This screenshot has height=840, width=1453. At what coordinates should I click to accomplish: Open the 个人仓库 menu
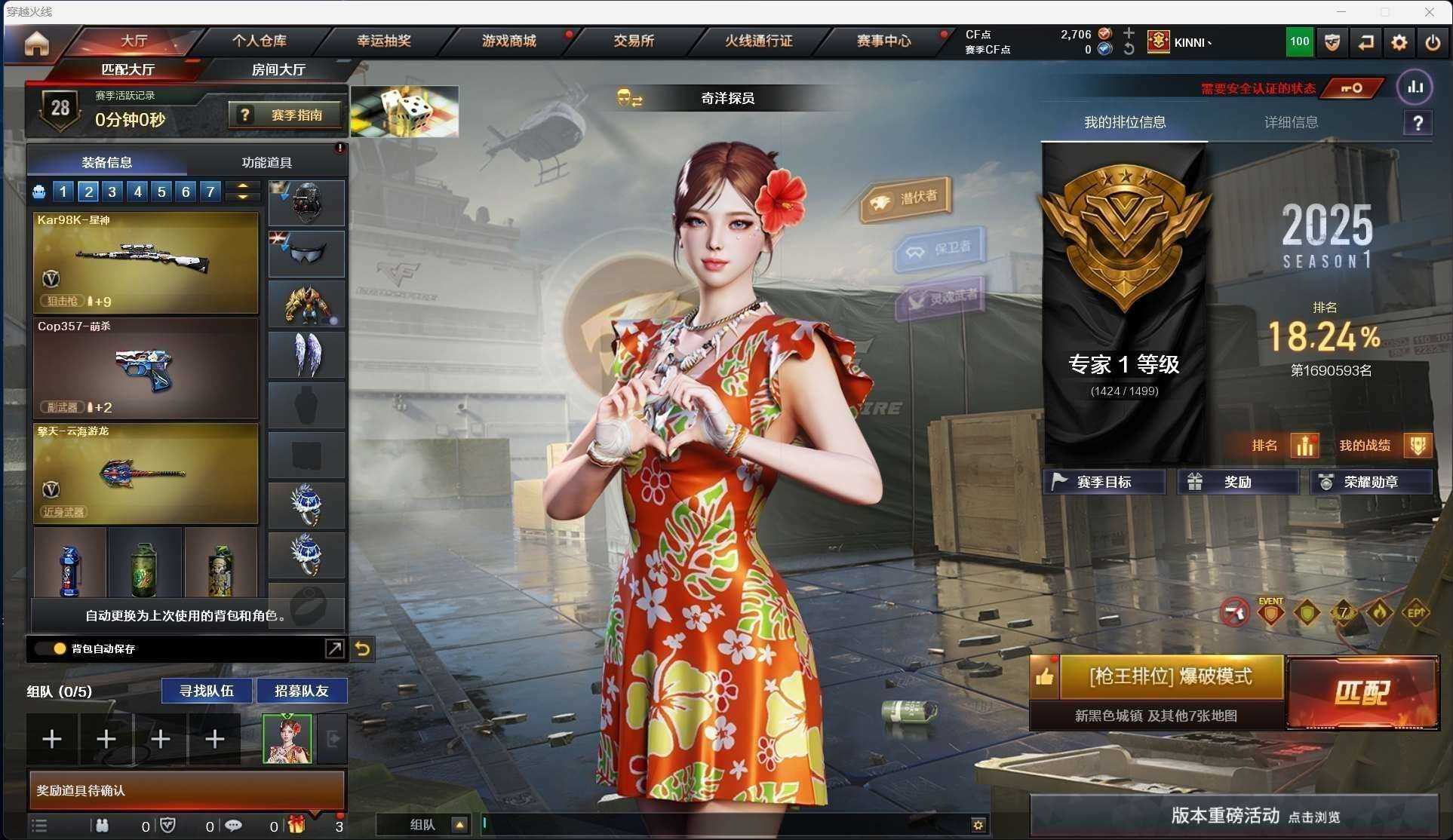[259, 41]
